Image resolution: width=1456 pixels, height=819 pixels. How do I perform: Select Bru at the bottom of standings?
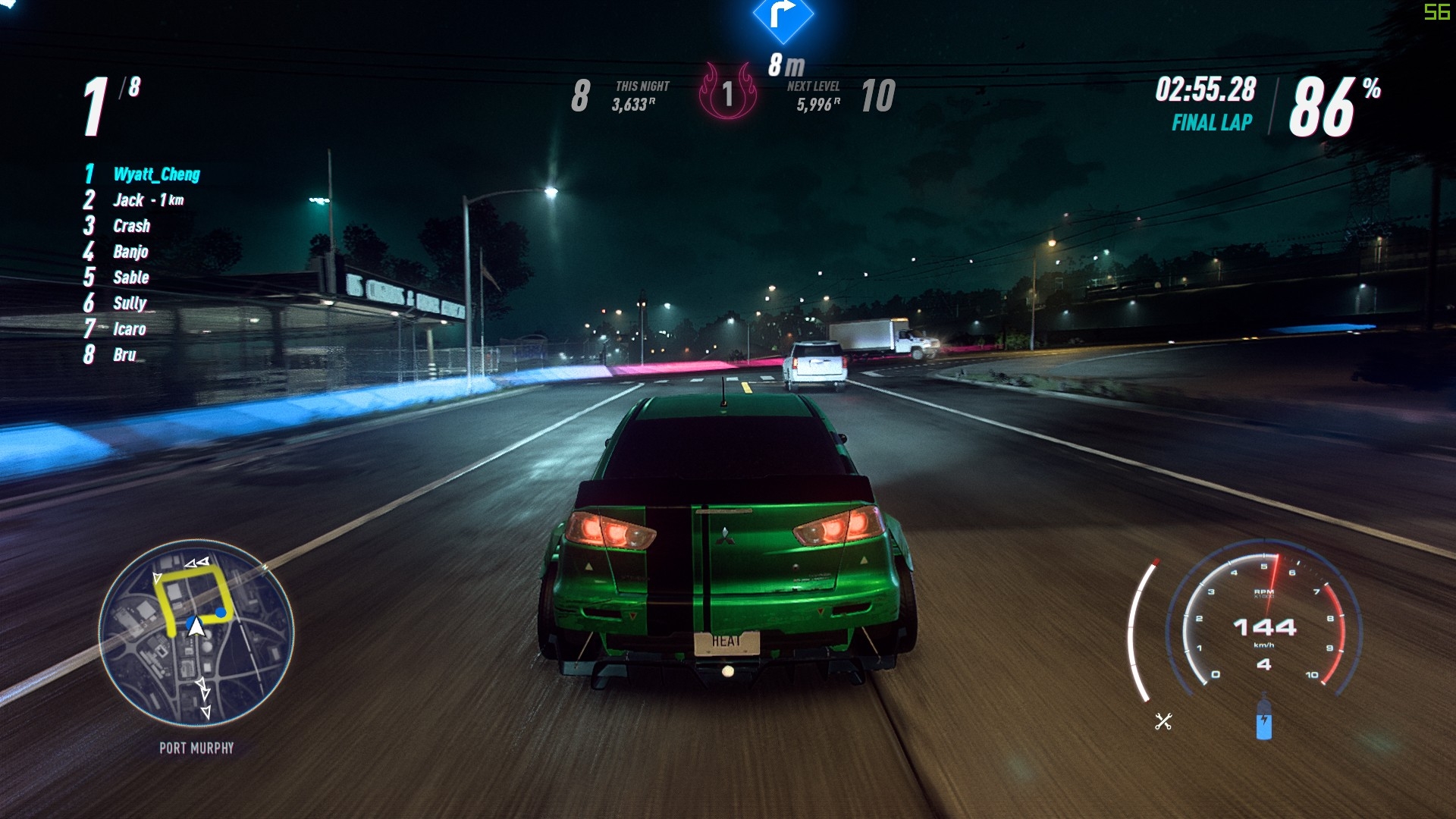point(124,355)
